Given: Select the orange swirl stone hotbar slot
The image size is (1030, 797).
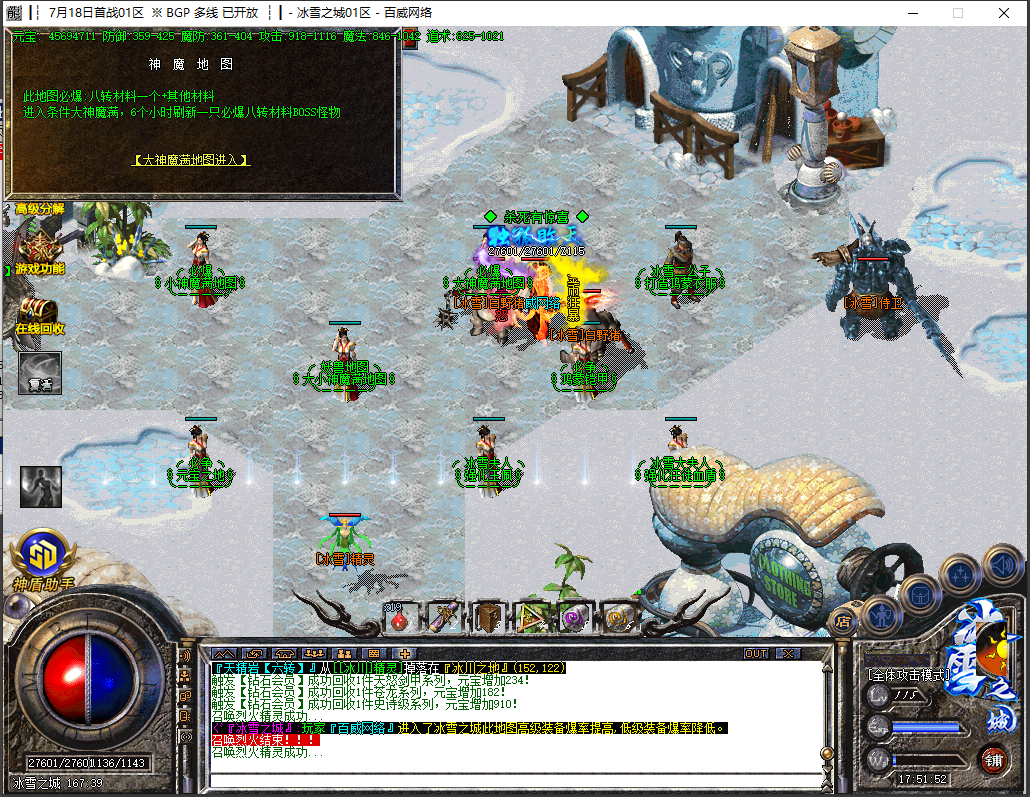Looking at the screenshot, I should coord(618,619).
